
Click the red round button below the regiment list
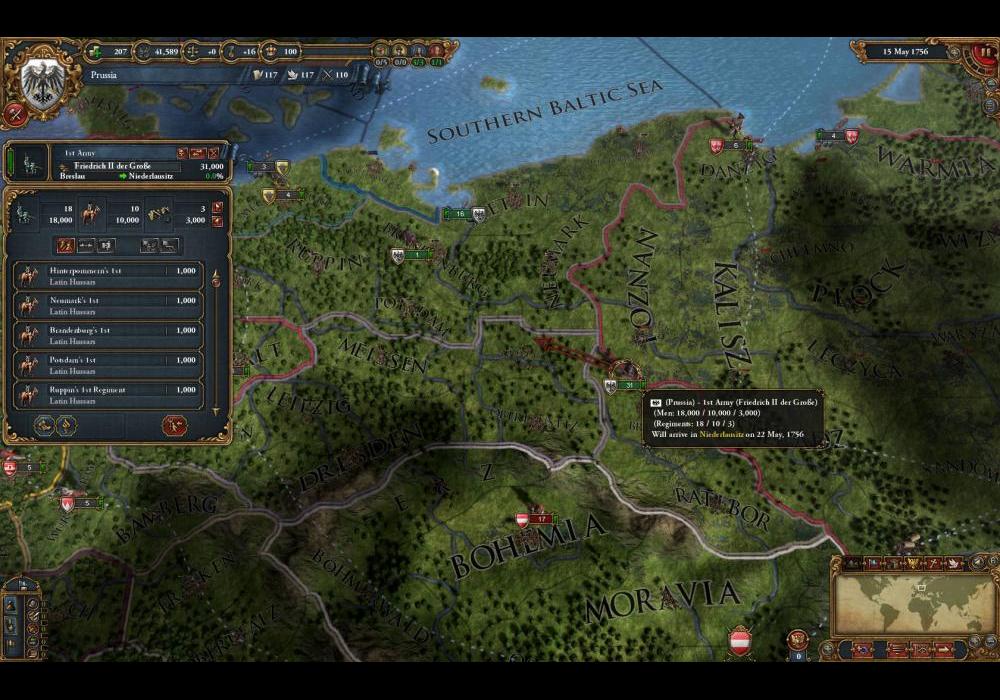click(174, 425)
